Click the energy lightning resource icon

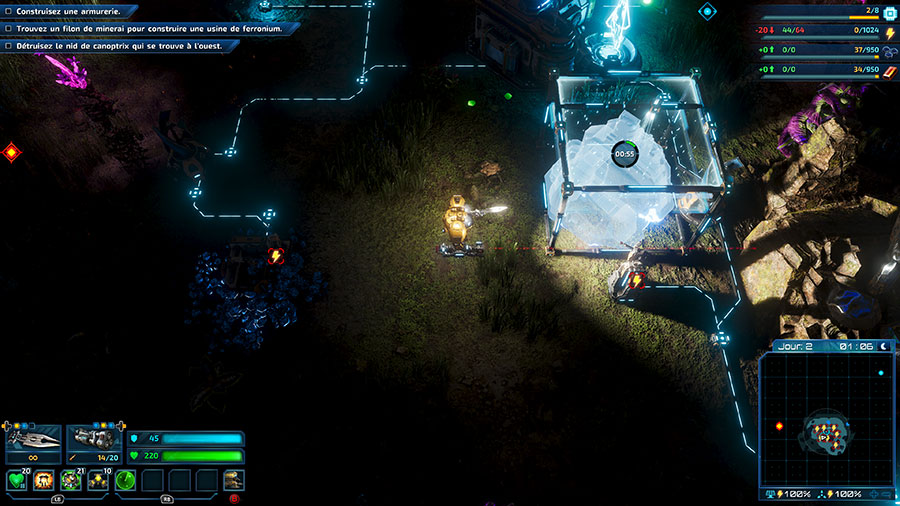click(x=890, y=32)
